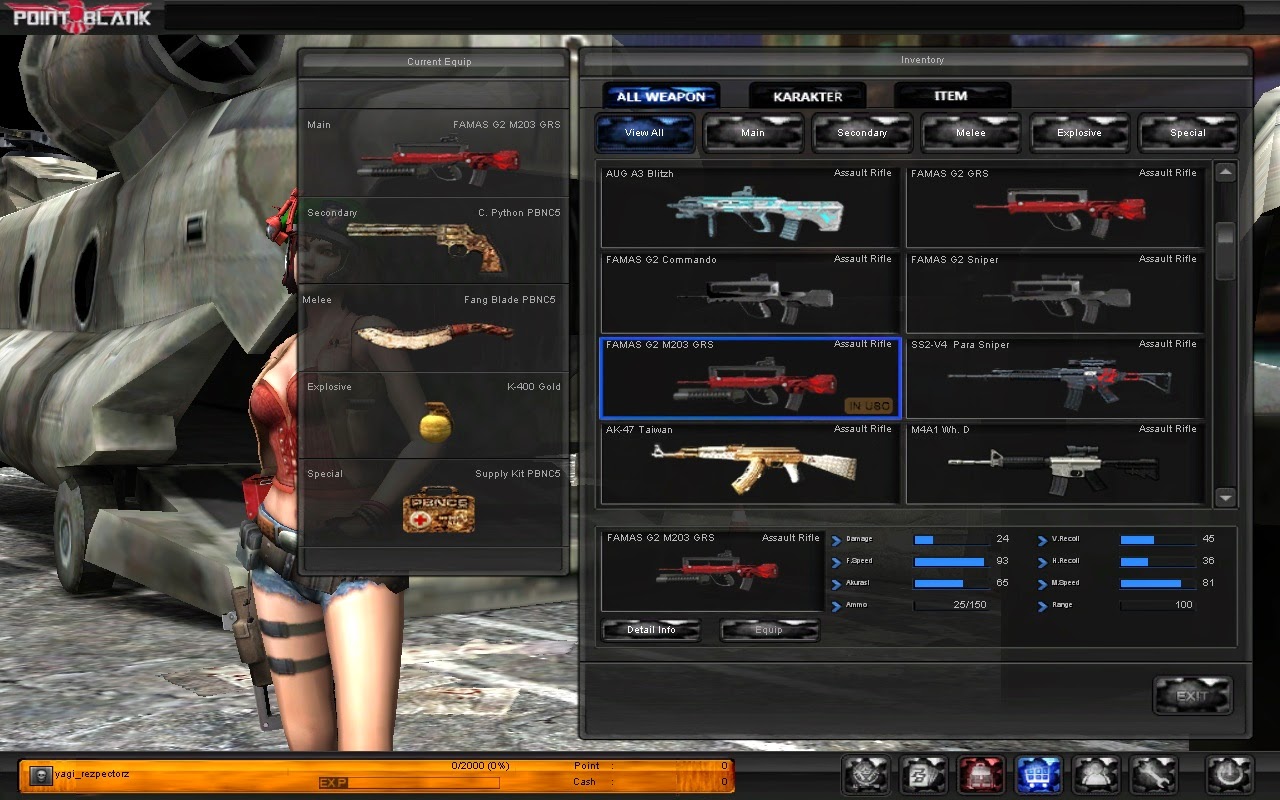Enable the Melee weapon filter

point(970,132)
